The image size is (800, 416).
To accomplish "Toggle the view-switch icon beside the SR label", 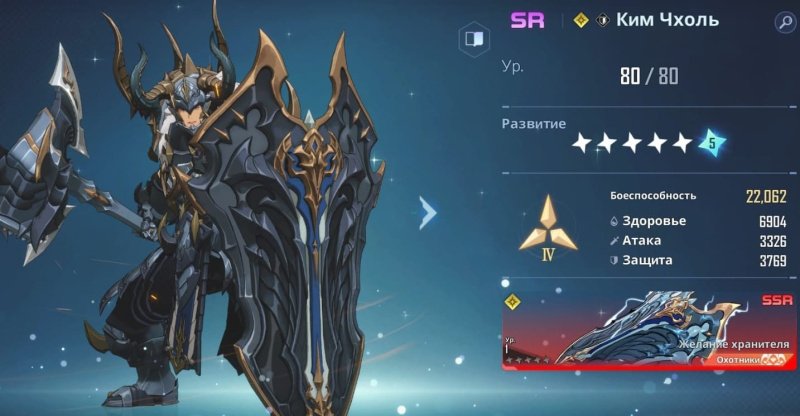I will [x=472, y=39].
